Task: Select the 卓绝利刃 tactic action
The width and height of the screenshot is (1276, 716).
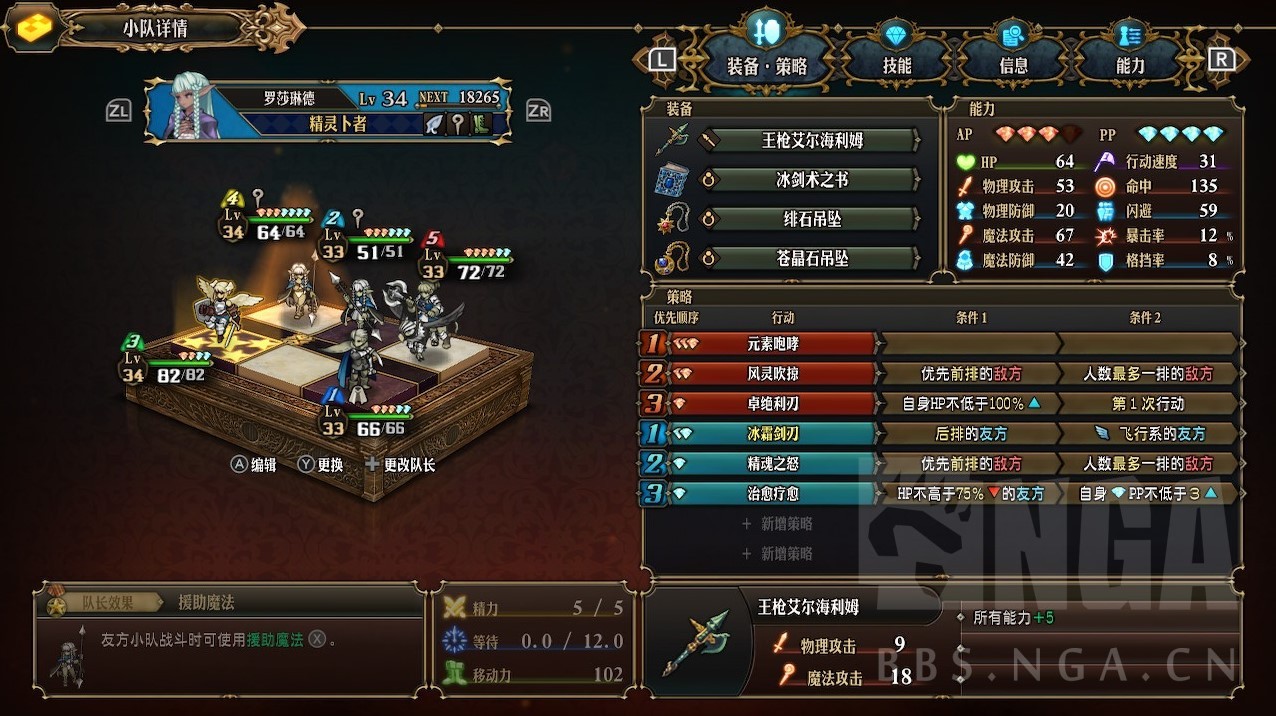Action: (x=772, y=404)
